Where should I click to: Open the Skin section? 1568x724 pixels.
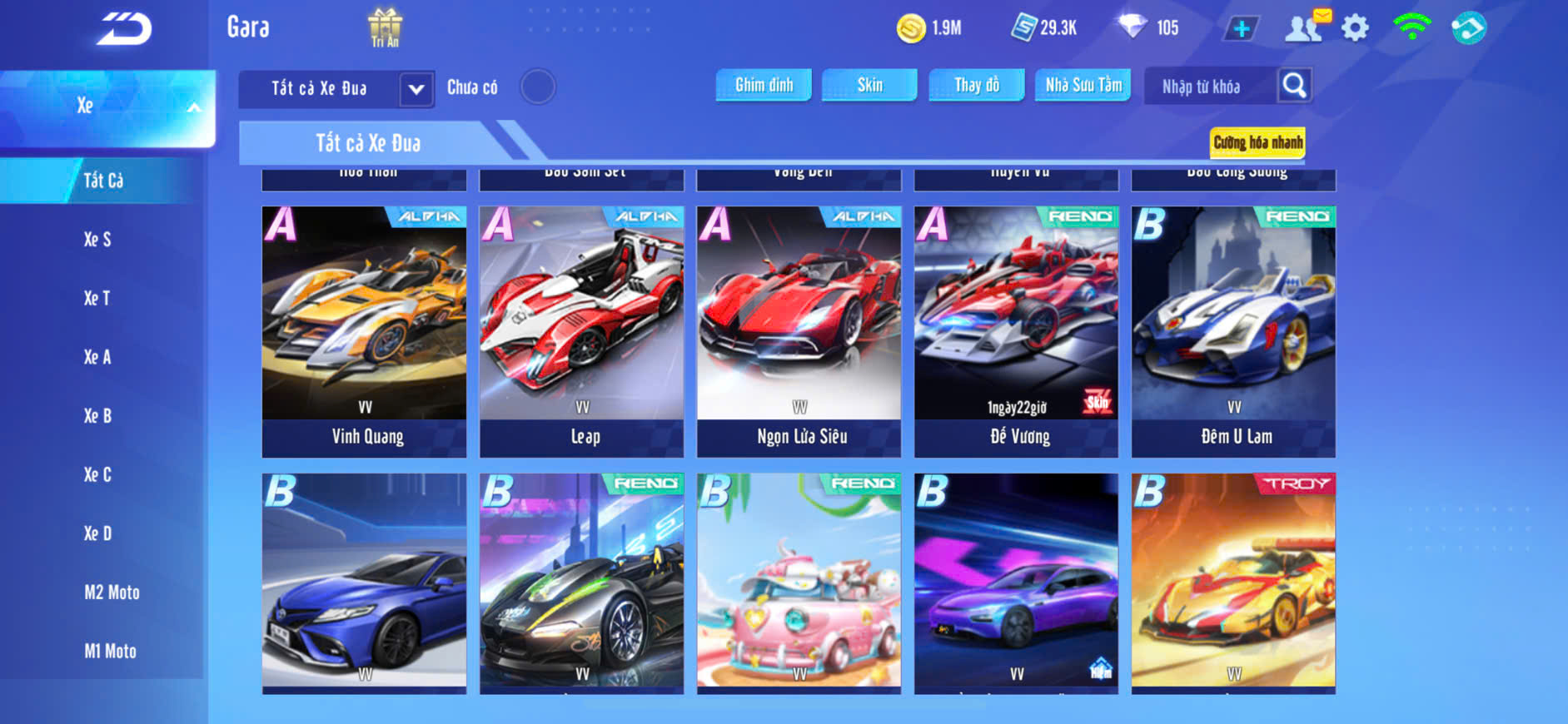(x=869, y=85)
